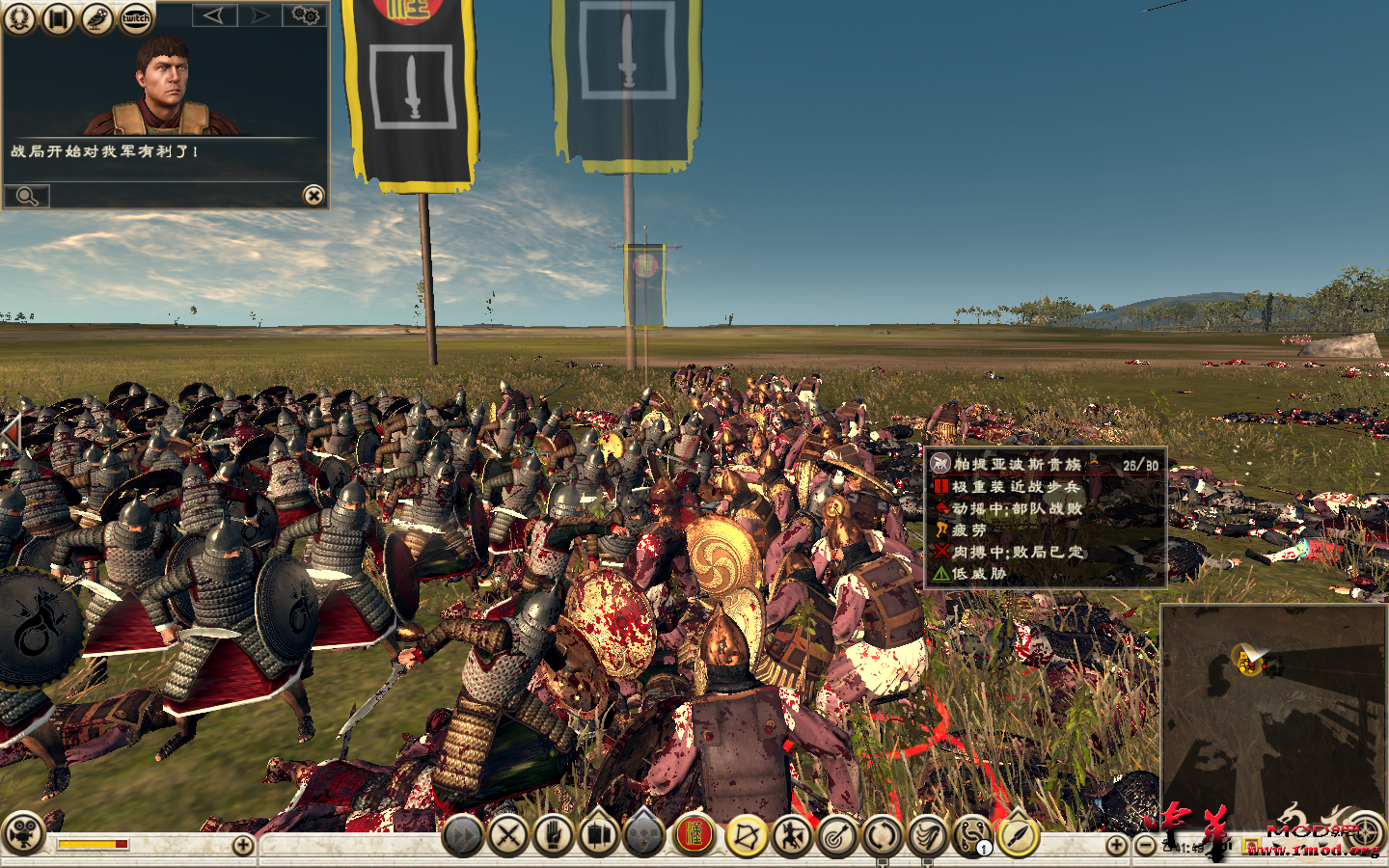
Task: Click the halt hand icon to stop units
Action: click(x=555, y=835)
